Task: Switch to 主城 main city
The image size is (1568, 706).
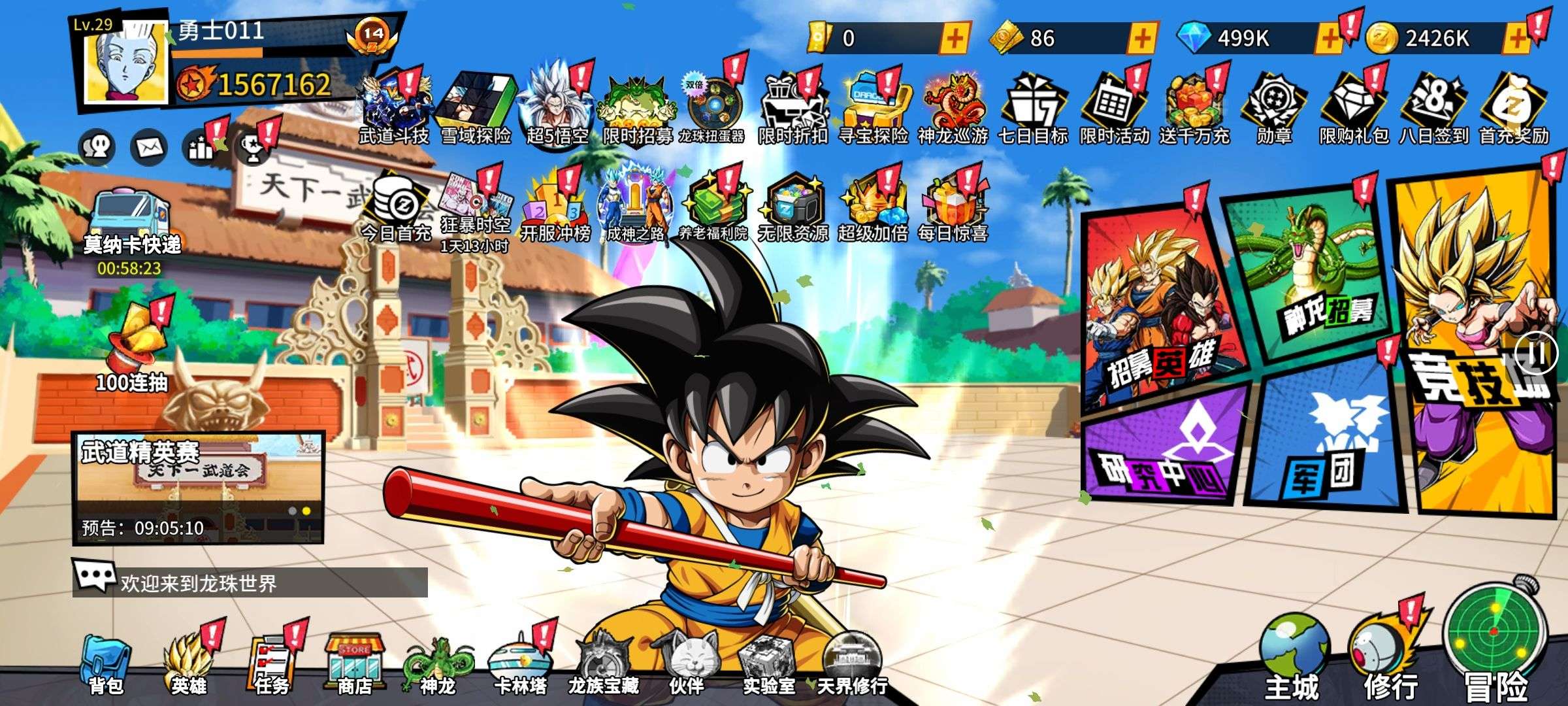Action: (1292, 657)
